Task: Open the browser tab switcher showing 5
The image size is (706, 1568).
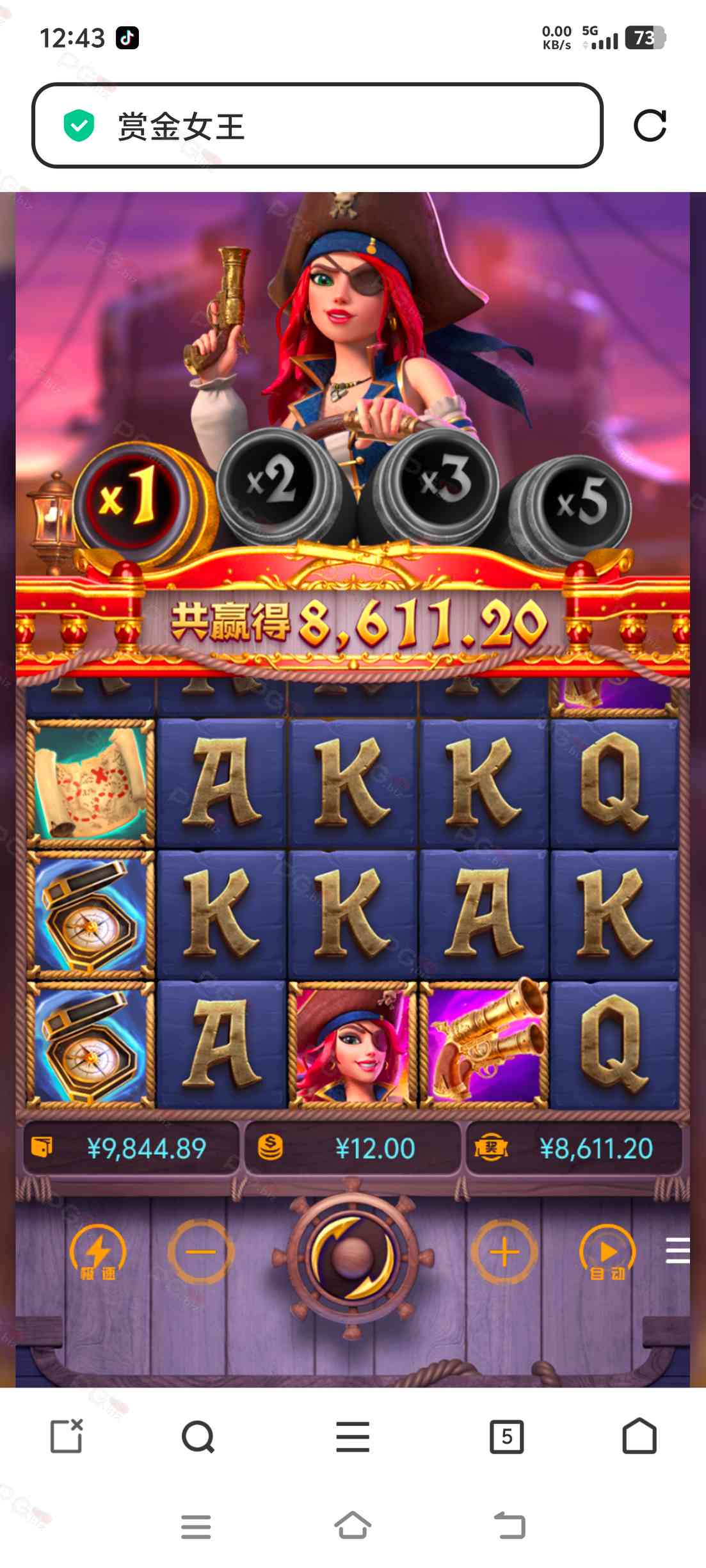Action: (x=506, y=1437)
